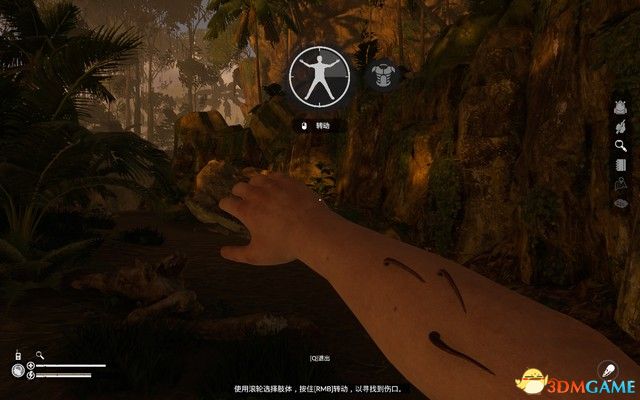The width and height of the screenshot is (640, 400).
Task: Open the backpack from the side menu
Action: pyautogui.click(x=620, y=108)
